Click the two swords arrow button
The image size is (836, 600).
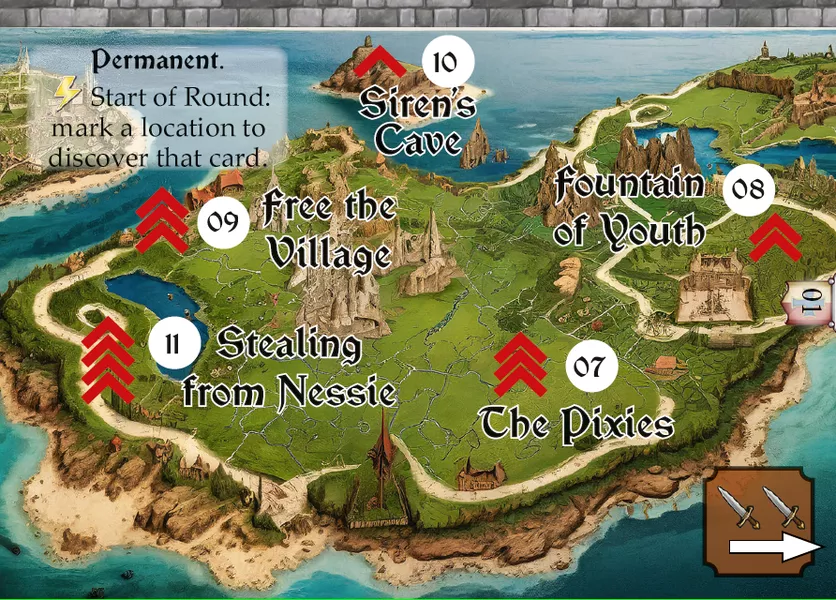pos(766,522)
